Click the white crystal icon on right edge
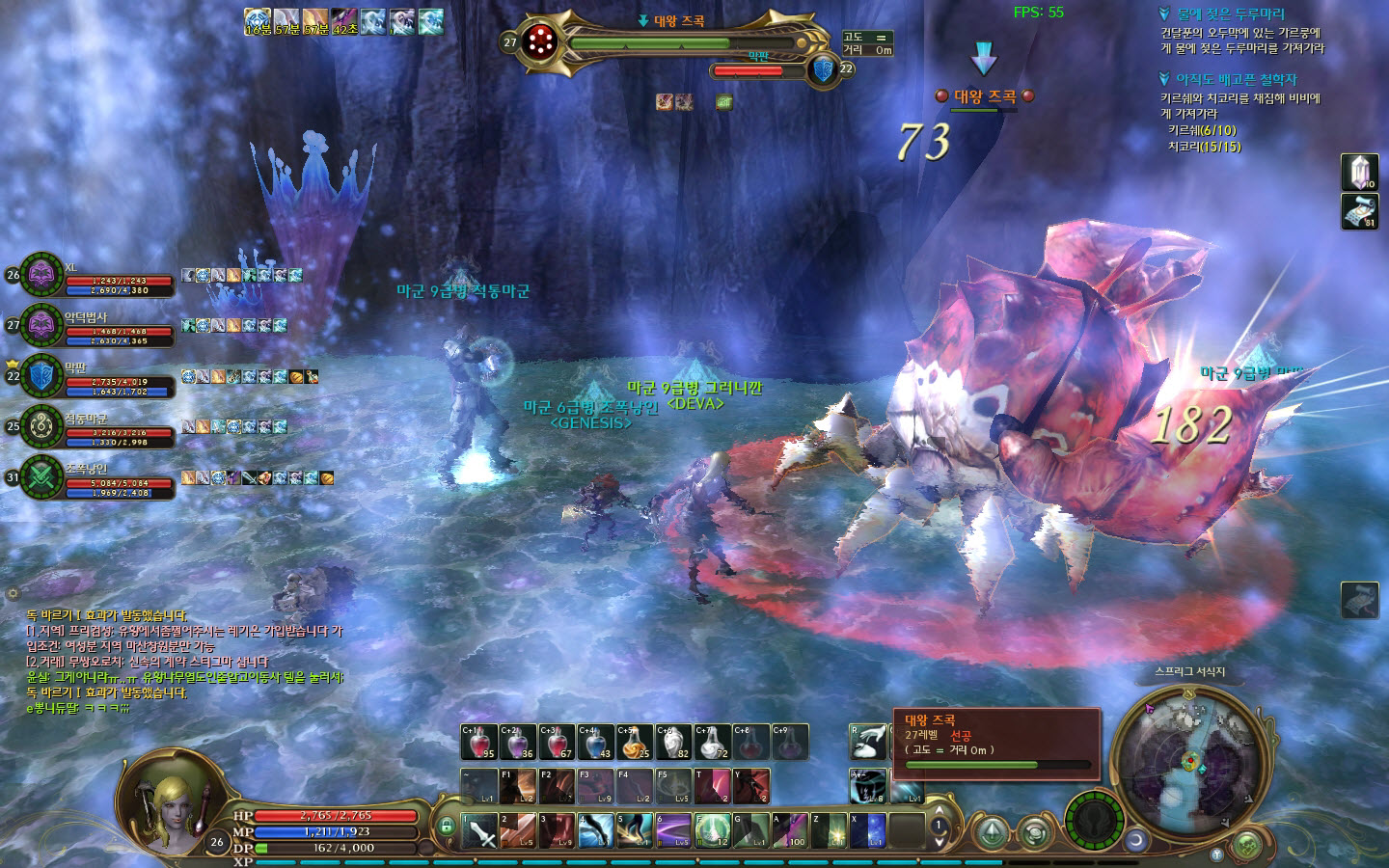This screenshot has height=868, width=1389. pyautogui.click(x=1359, y=173)
